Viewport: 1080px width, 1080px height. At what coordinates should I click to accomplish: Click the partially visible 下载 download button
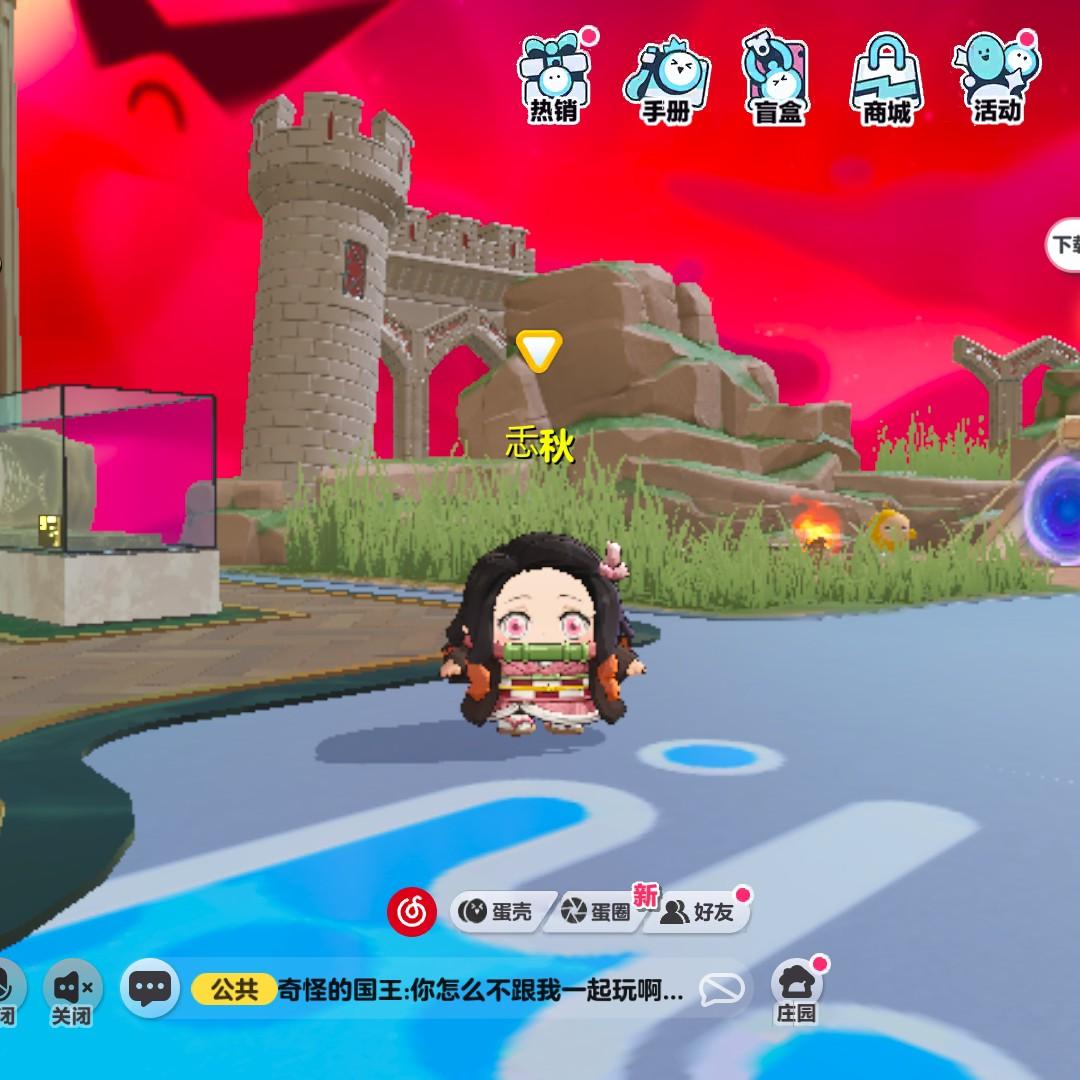1064,244
